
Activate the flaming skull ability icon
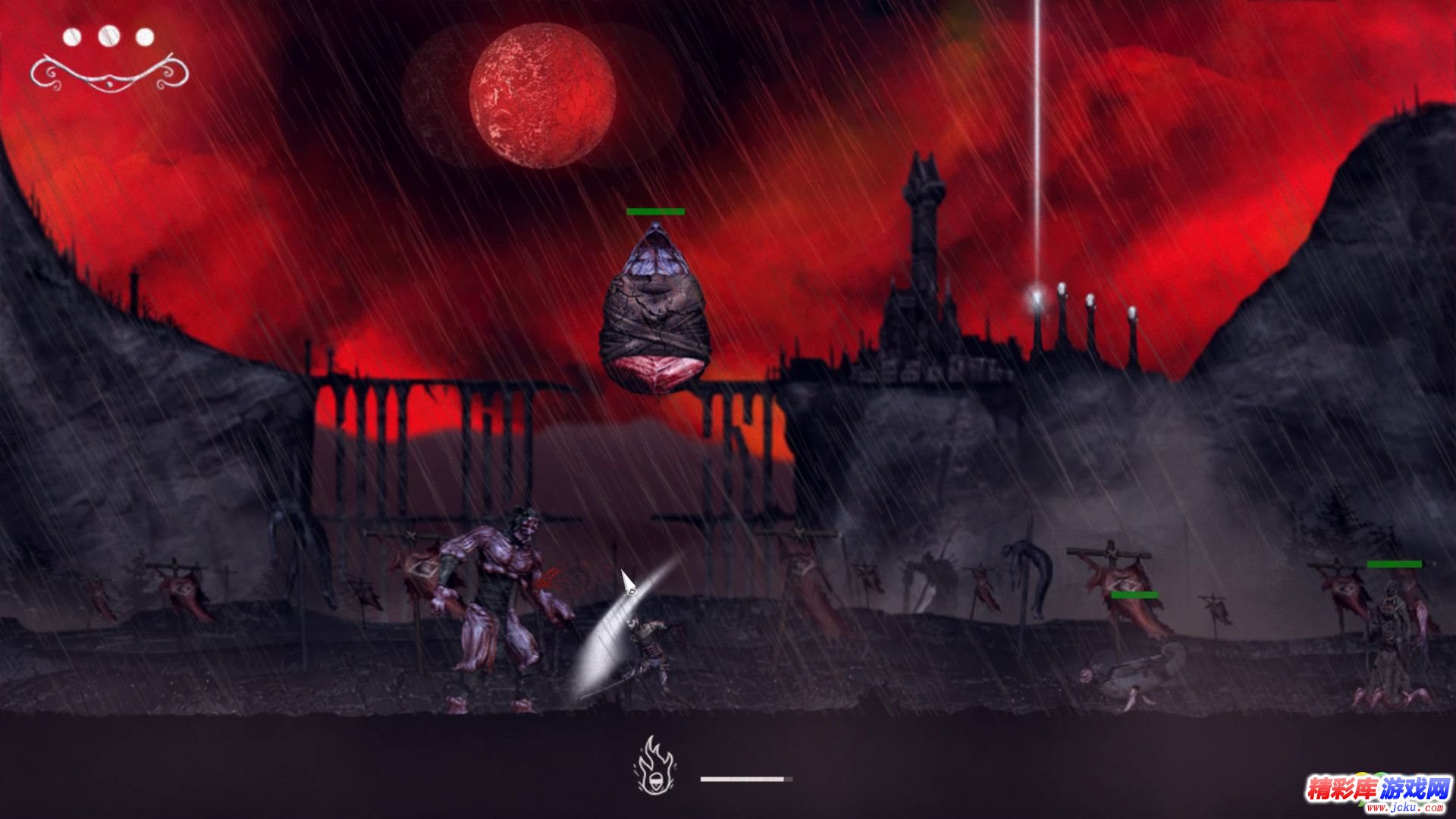[656, 767]
